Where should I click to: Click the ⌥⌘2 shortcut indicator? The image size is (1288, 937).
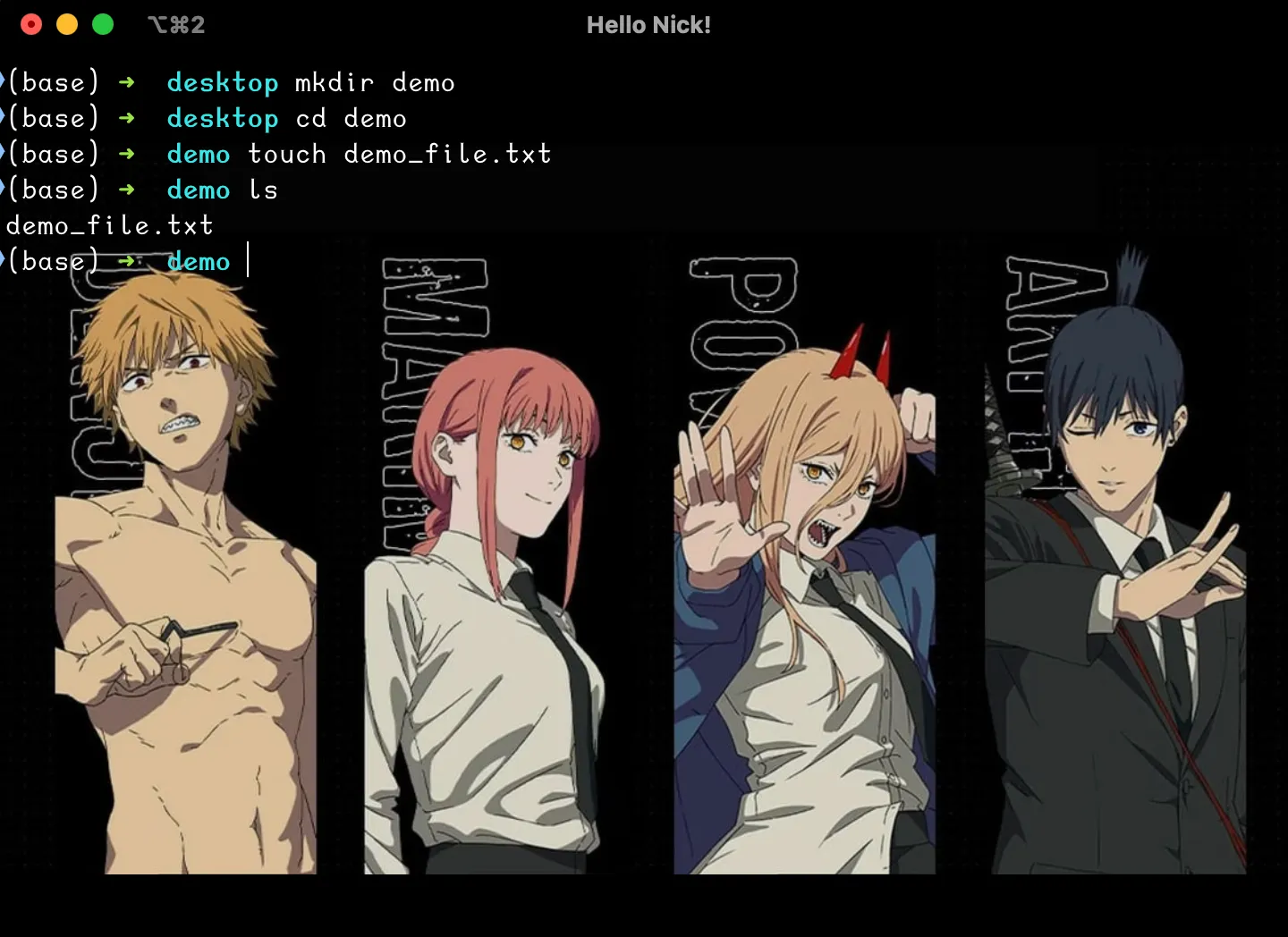click(x=175, y=24)
